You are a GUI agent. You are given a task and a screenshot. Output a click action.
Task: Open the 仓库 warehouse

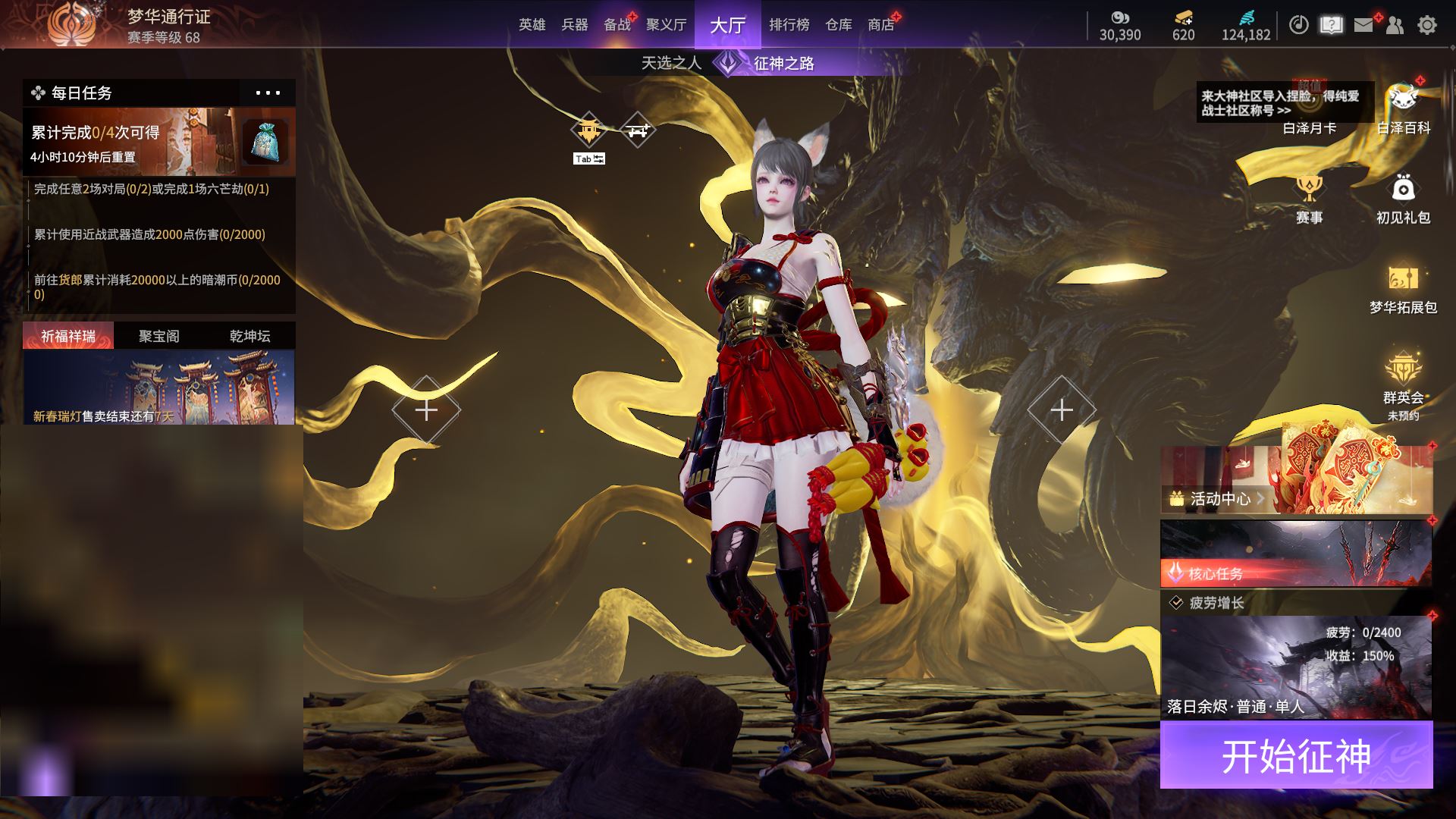839,25
